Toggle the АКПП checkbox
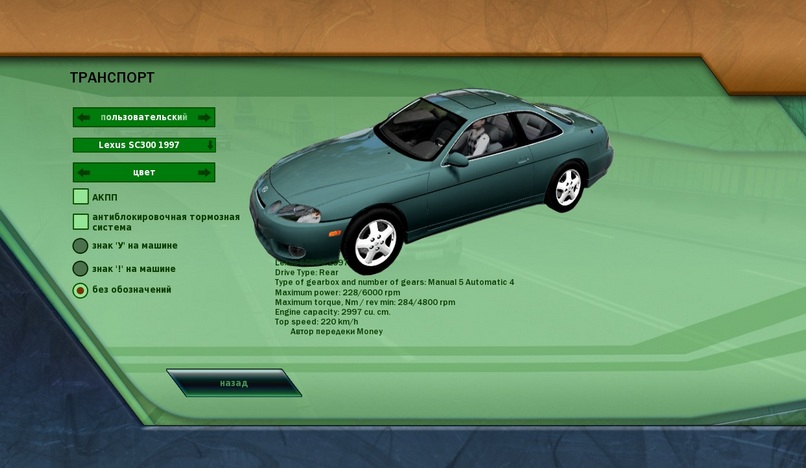806x468 pixels. [81, 197]
